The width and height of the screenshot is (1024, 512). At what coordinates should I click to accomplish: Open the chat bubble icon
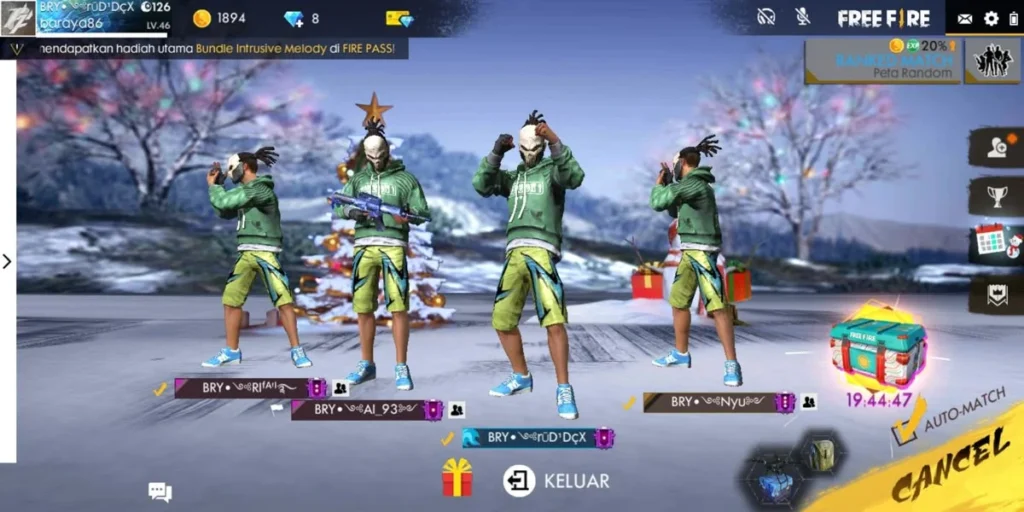[160, 491]
